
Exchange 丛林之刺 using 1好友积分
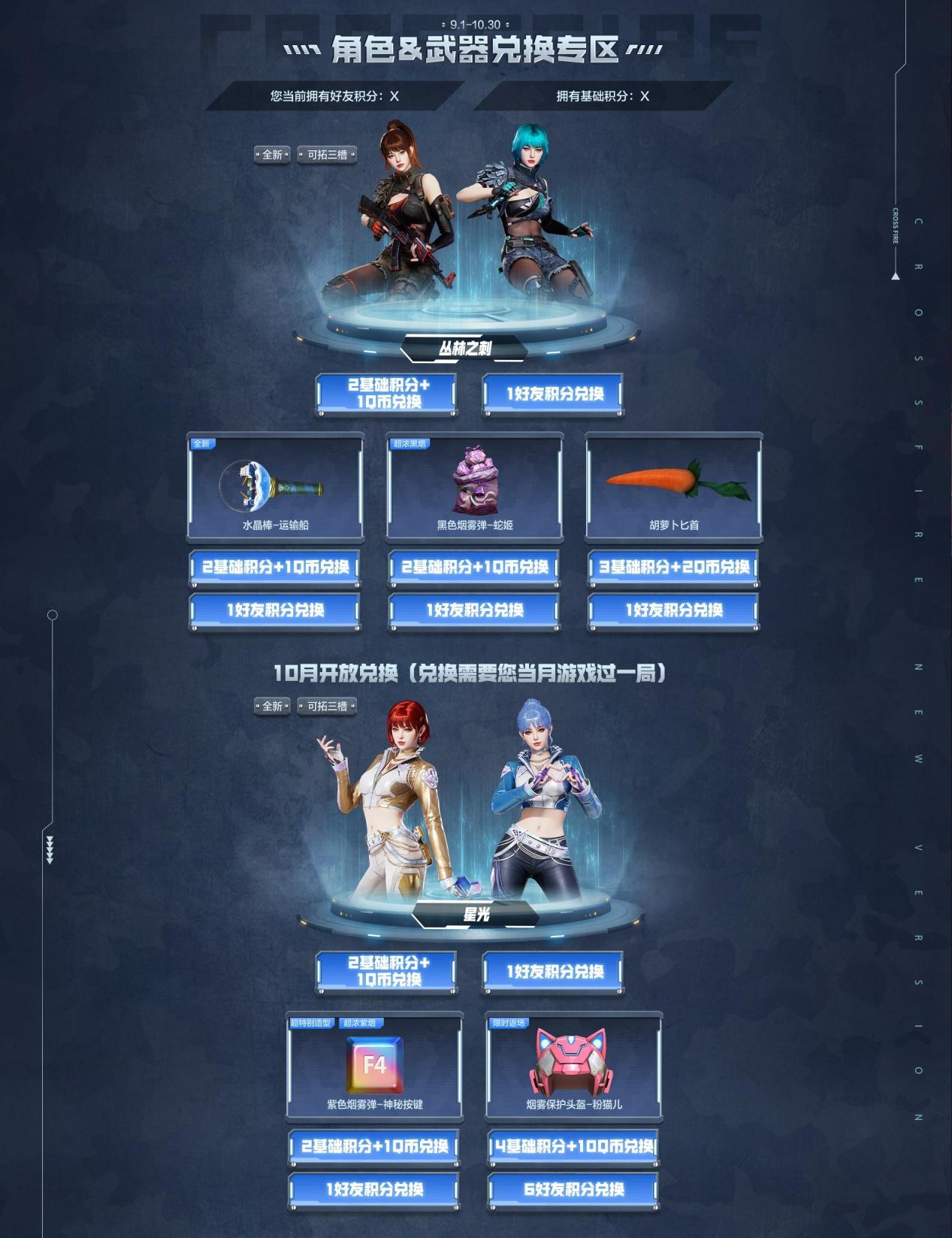pyautogui.click(x=553, y=393)
